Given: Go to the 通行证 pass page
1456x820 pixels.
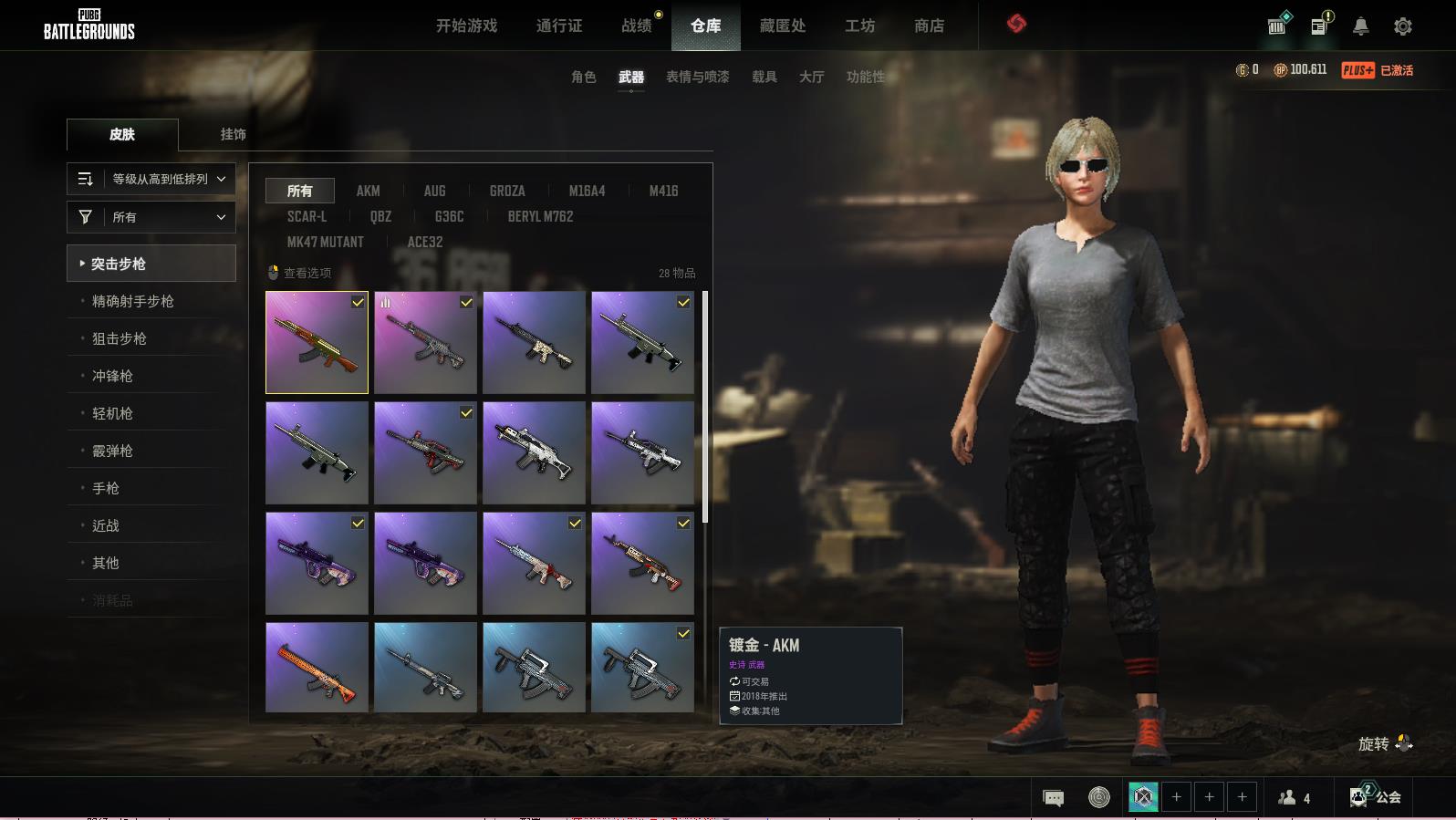Looking at the screenshot, I should point(559,26).
